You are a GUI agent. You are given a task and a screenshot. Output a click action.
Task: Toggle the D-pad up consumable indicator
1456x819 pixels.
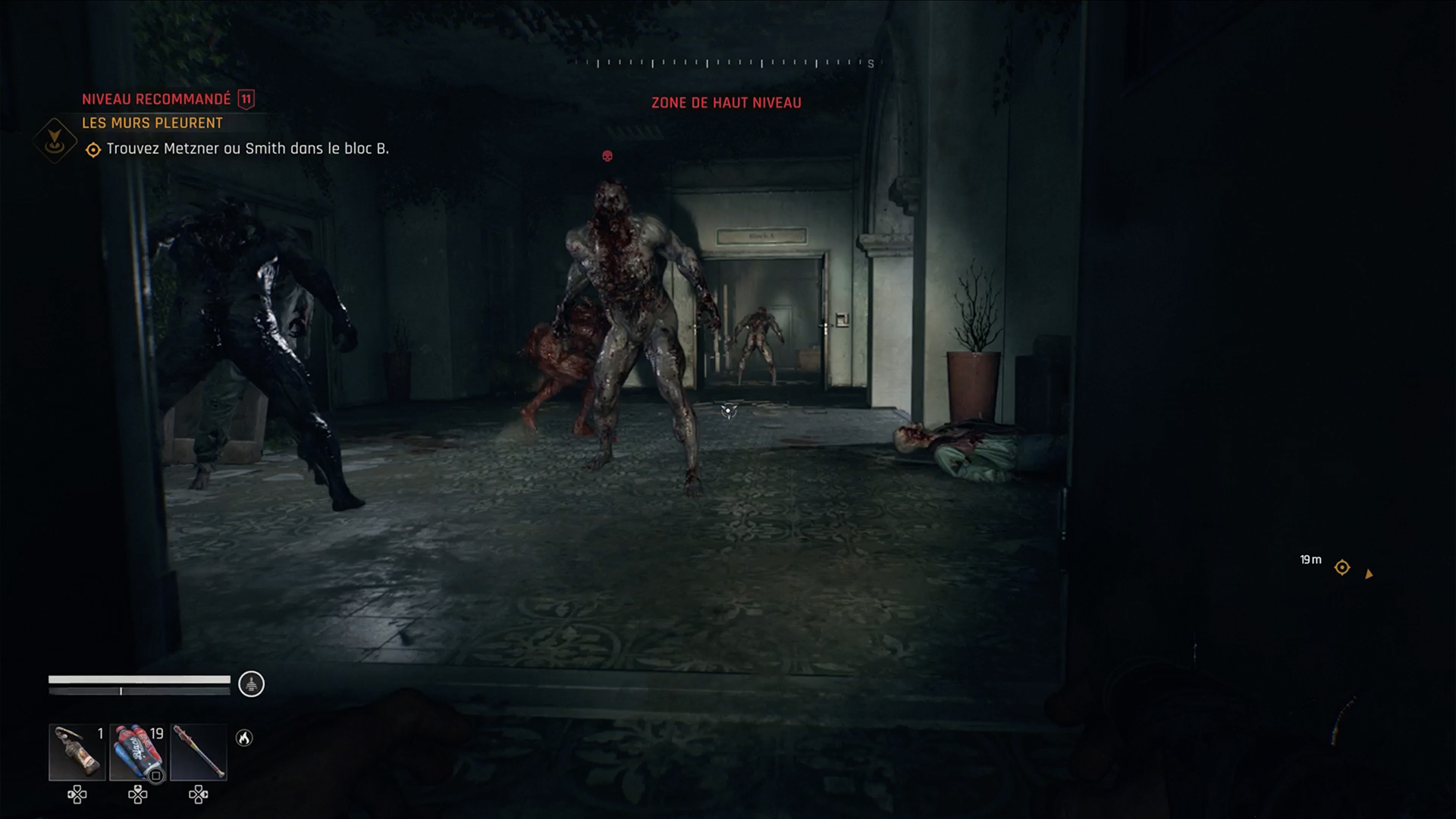[138, 795]
